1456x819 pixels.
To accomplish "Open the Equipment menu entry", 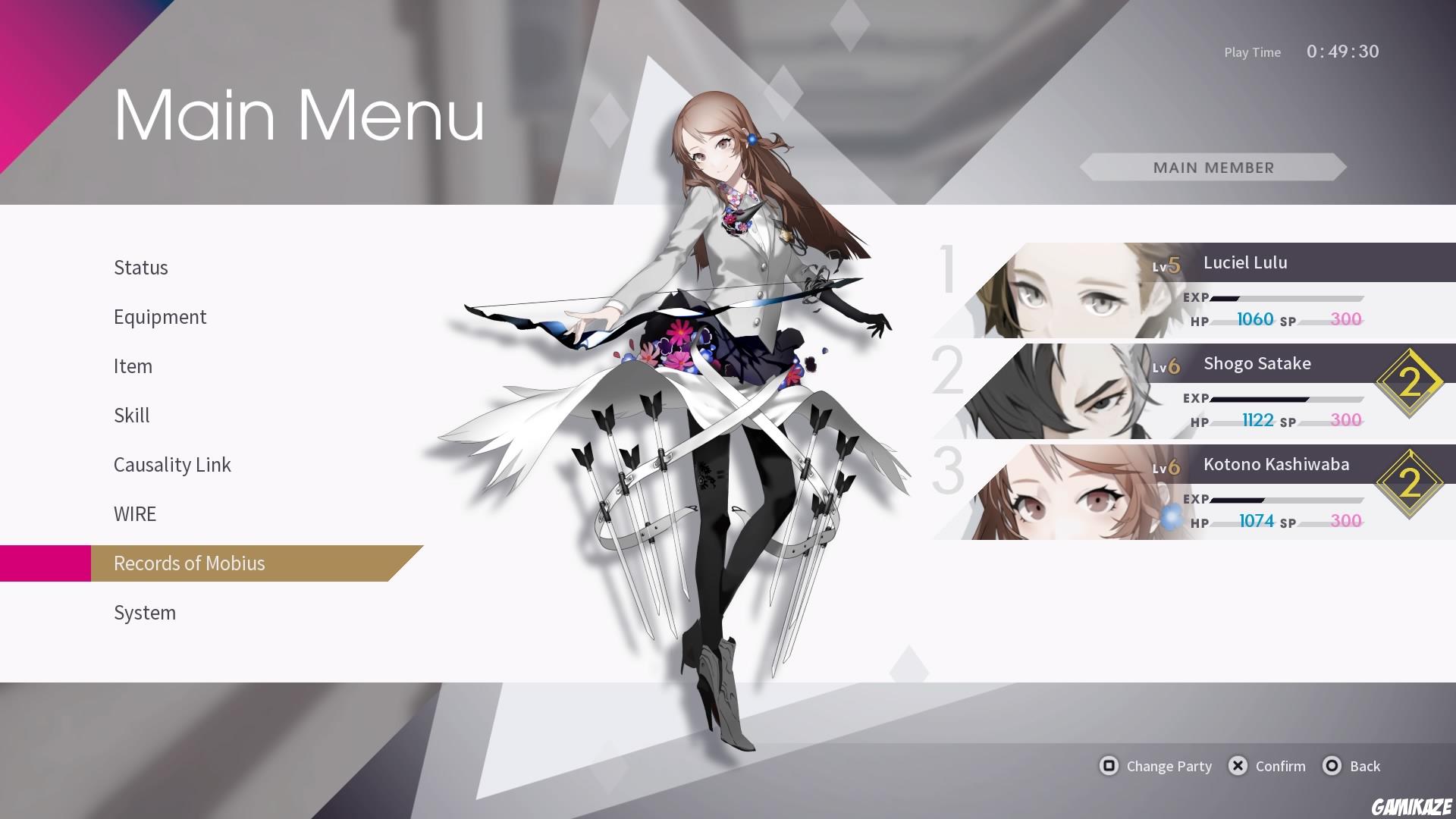I will [x=160, y=317].
